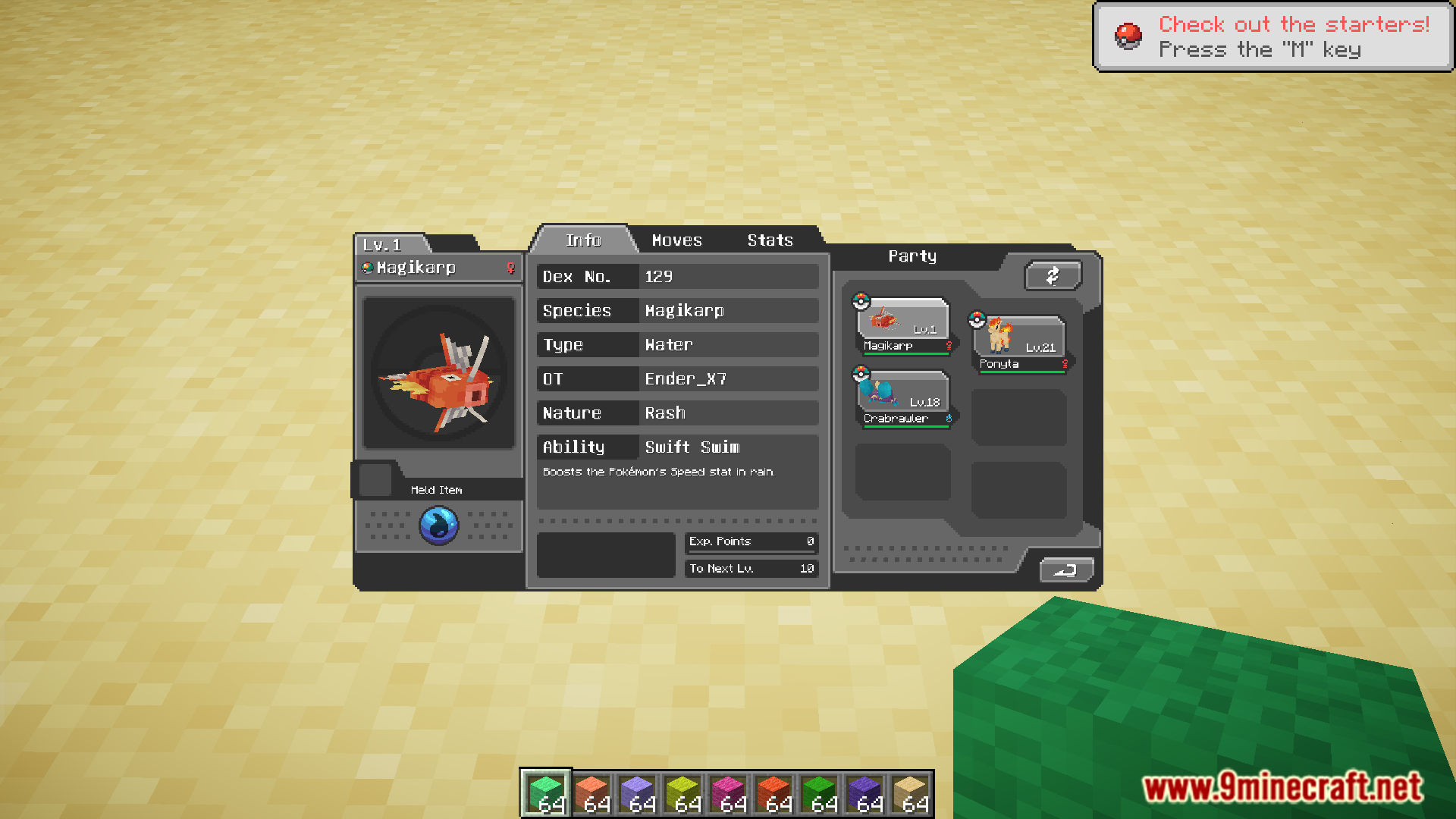Image resolution: width=1456 pixels, height=819 pixels.
Task: Click the starters notification toast
Action: coord(1272,36)
